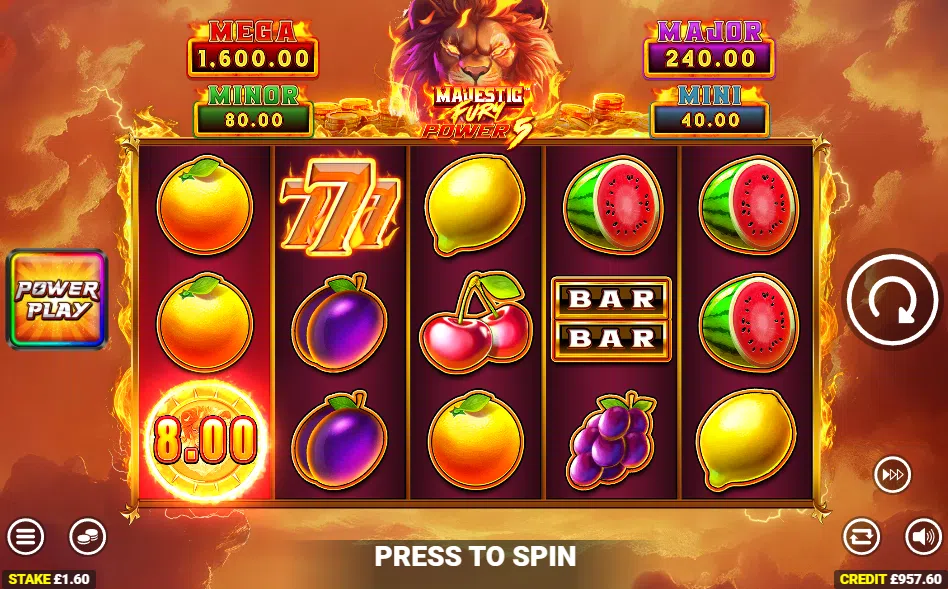The width and height of the screenshot is (948, 589).
Task: Spin the reels with the circular arrow button
Action: tap(893, 299)
